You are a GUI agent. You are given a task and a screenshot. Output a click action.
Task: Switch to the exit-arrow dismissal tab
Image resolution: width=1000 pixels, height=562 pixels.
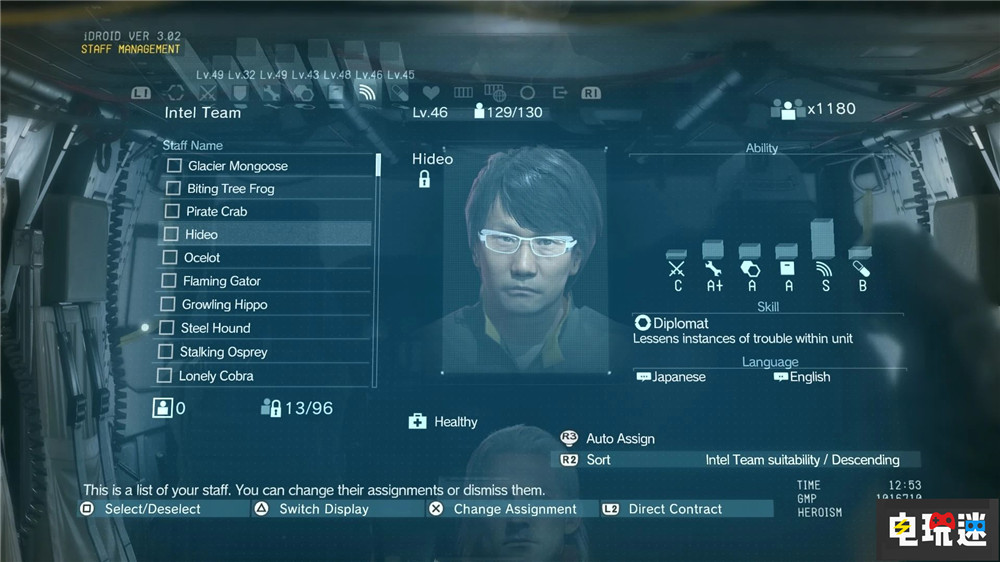[560, 93]
